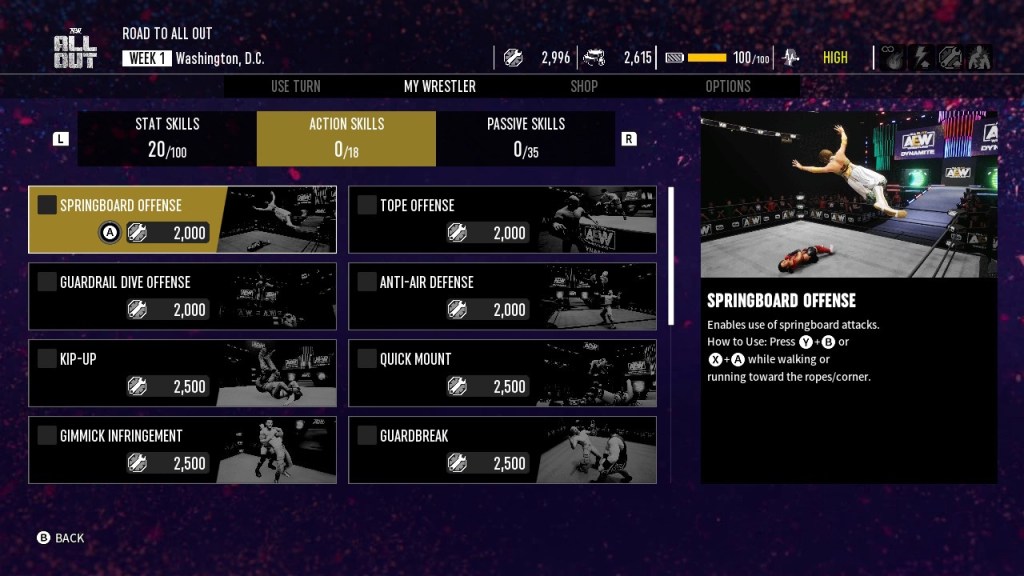
Task: Select the Quick Mount skill
Action: pos(502,373)
